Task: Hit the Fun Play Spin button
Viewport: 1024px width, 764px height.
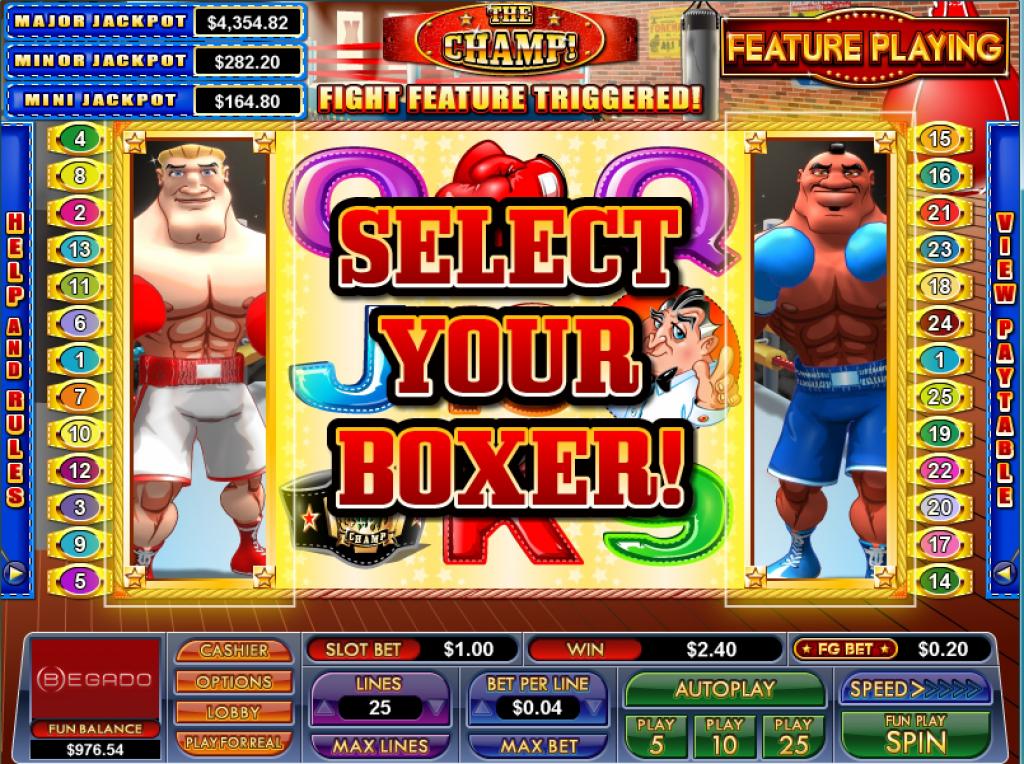Action: [915, 735]
